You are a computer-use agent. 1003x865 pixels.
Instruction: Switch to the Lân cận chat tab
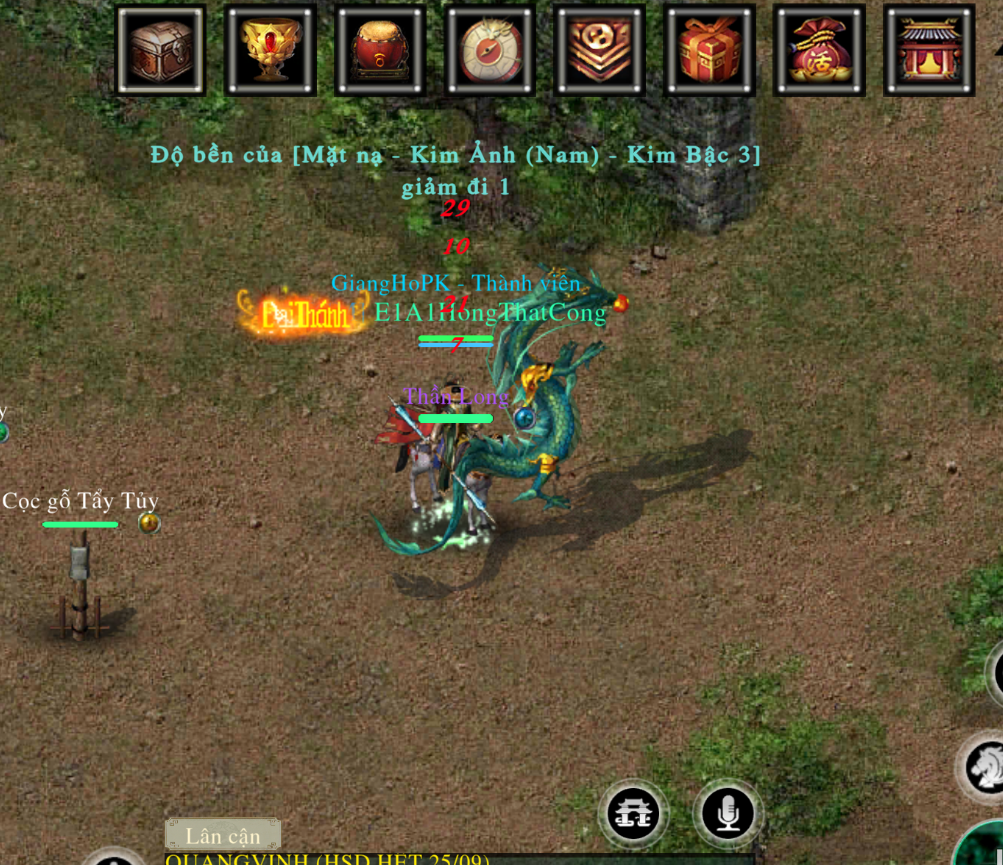[x=222, y=835]
